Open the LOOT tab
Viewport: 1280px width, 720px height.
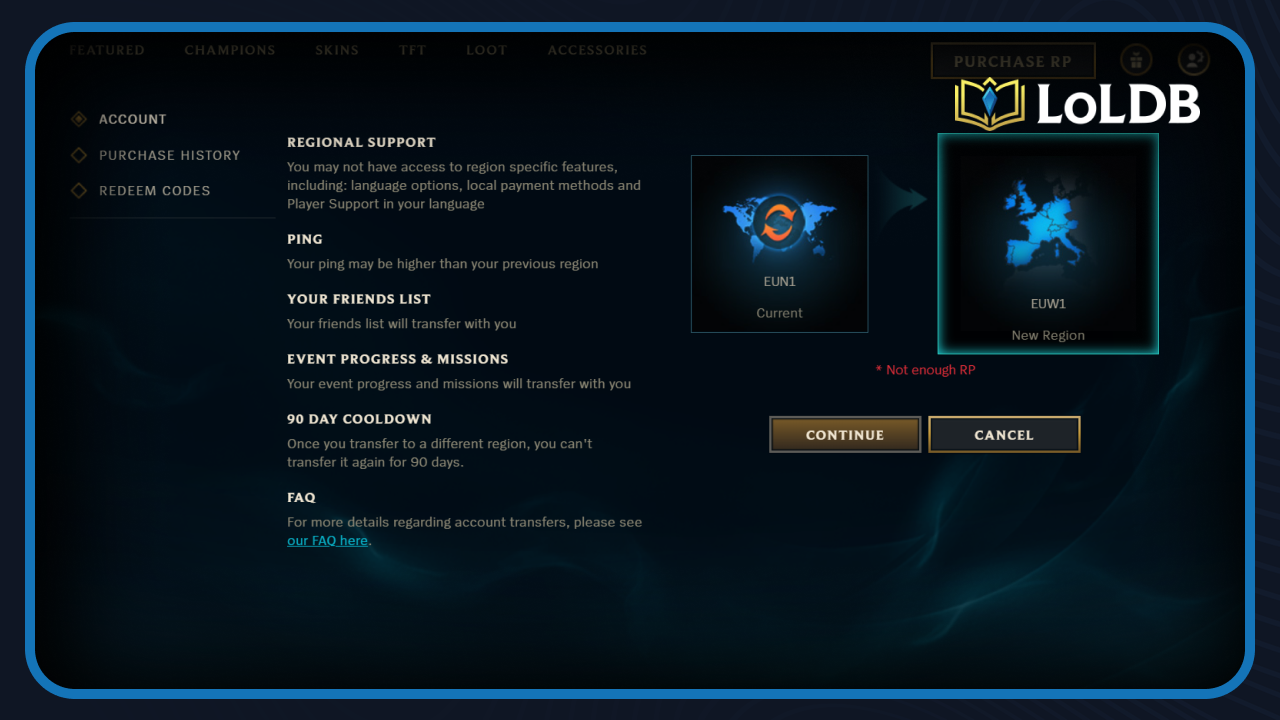[x=487, y=50]
